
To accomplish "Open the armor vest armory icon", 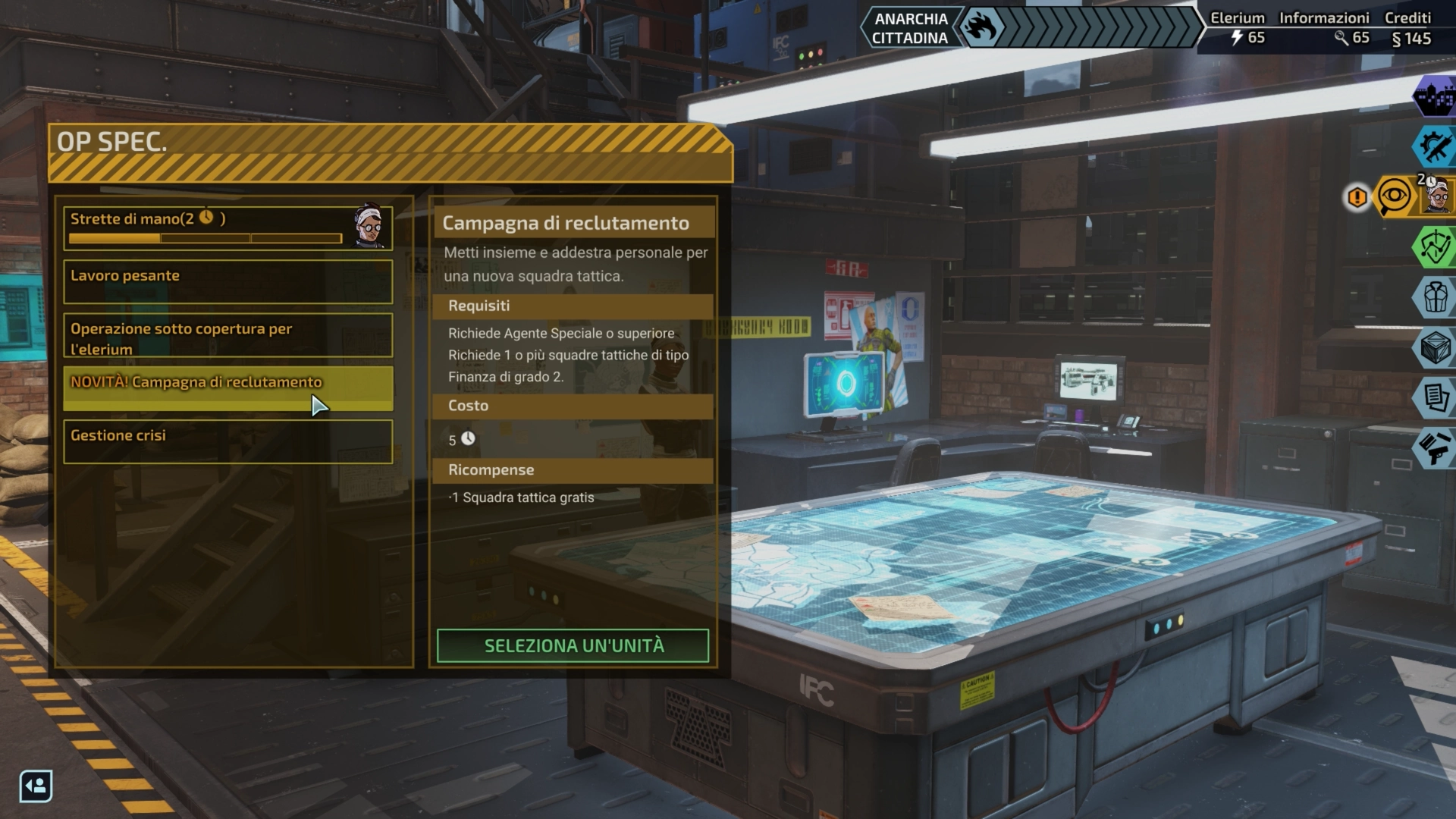I will (x=1435, y=297).
